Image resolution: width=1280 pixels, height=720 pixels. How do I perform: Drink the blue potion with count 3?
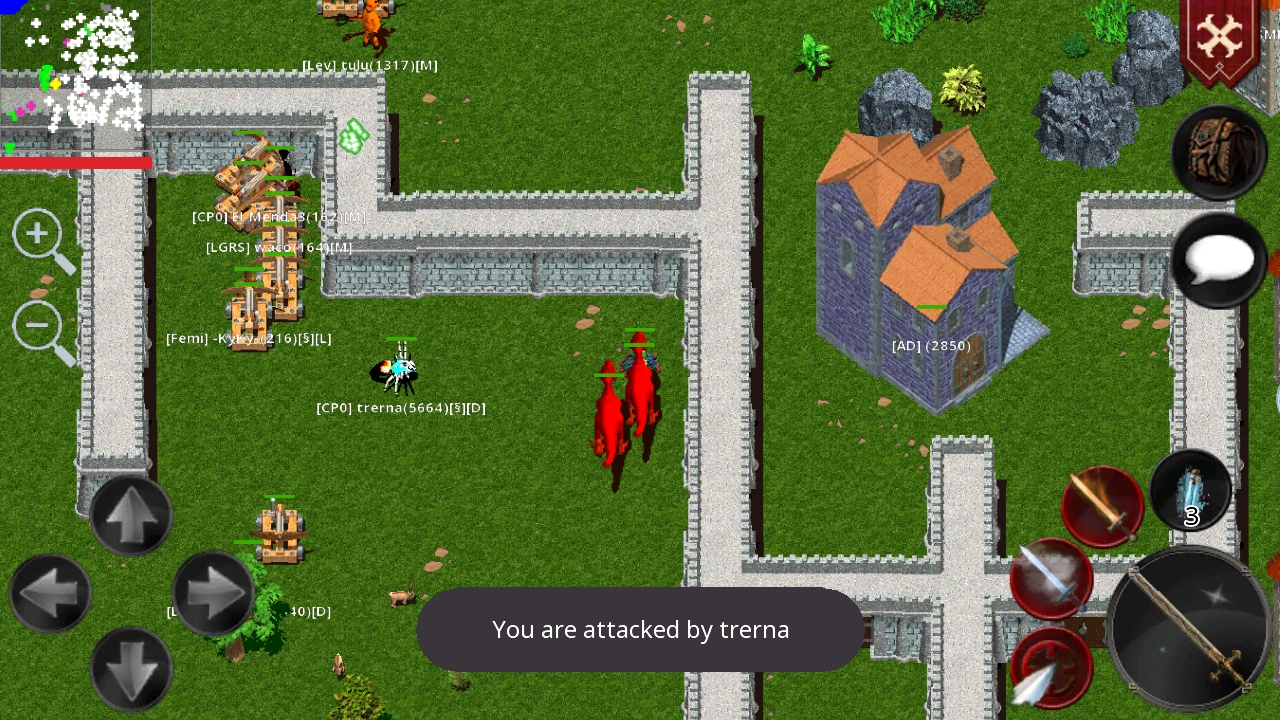click(1190, 490)
